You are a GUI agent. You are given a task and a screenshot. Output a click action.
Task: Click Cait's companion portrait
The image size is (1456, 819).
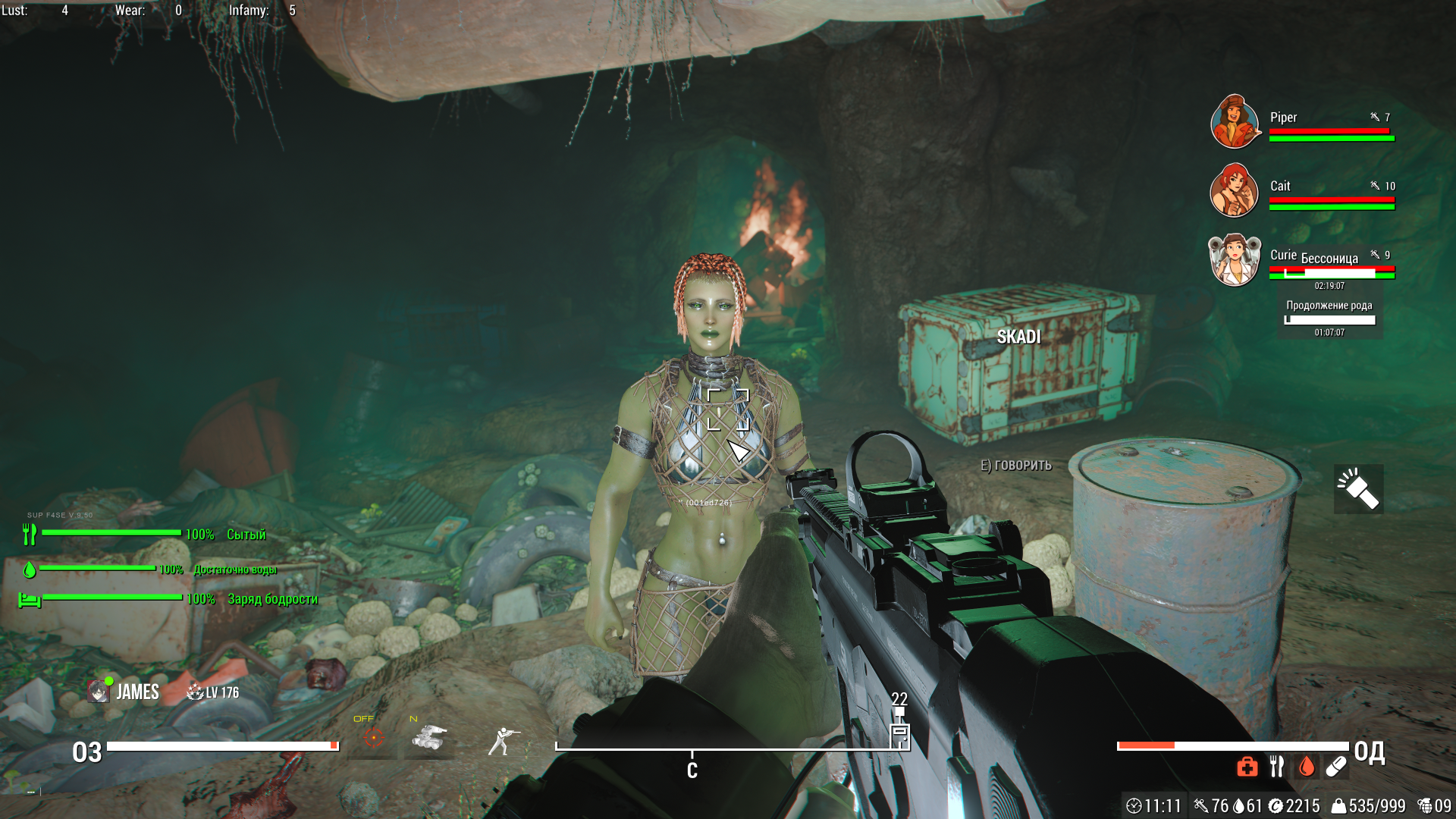[1234, 190]
